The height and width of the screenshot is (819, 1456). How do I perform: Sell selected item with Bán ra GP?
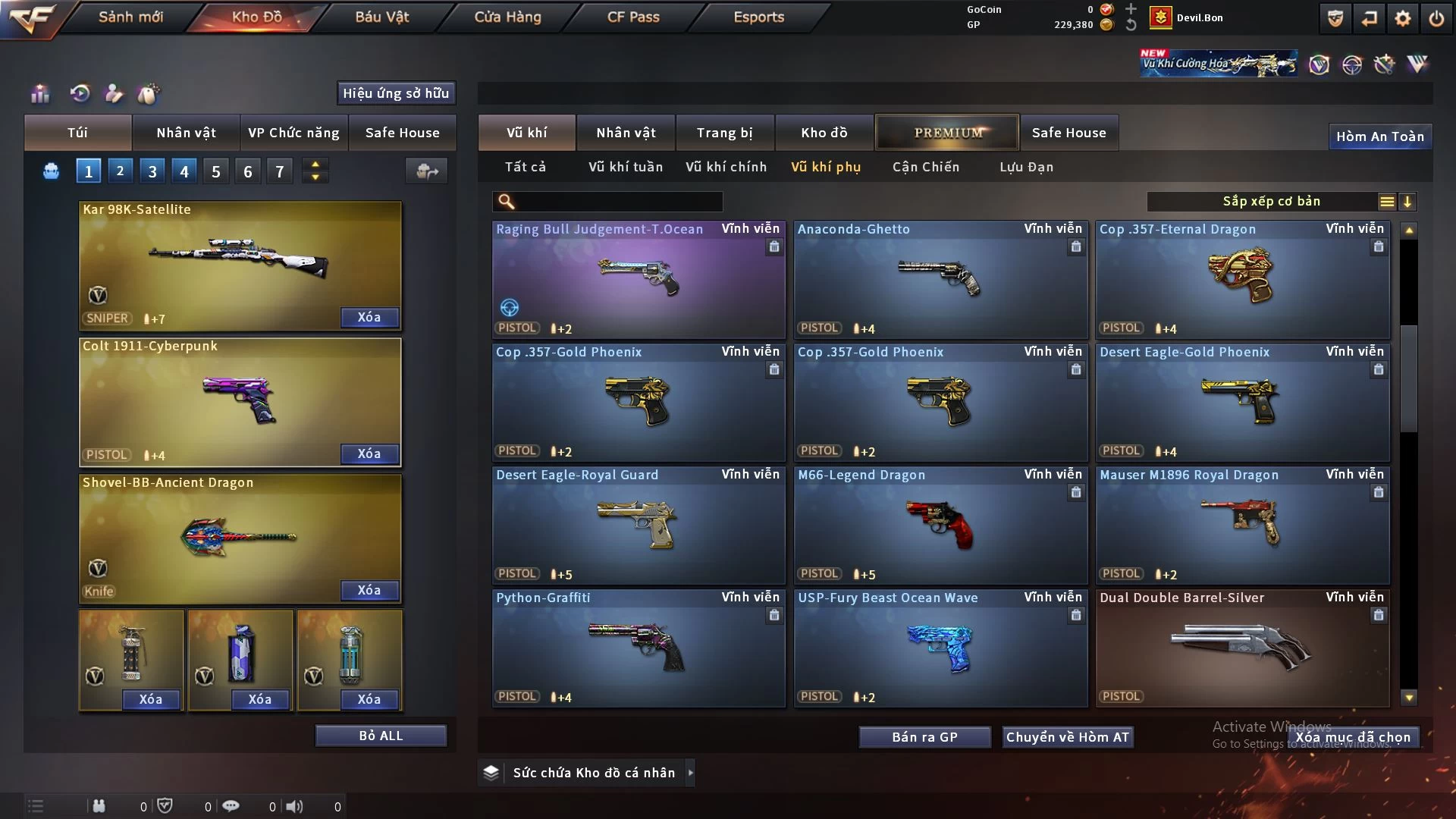924,737
